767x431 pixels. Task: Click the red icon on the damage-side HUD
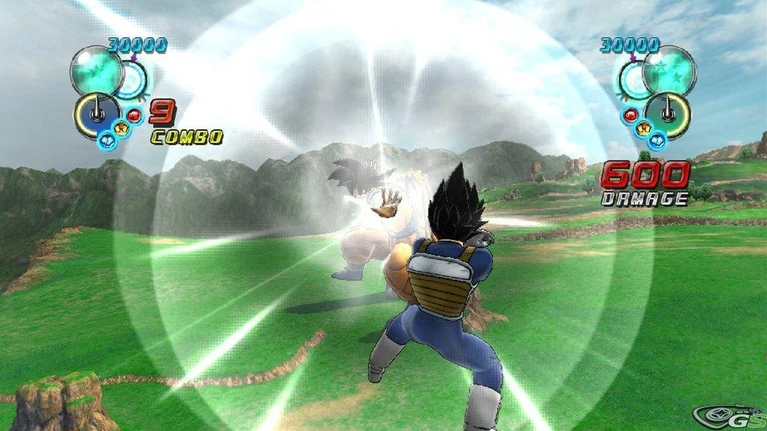631,114
